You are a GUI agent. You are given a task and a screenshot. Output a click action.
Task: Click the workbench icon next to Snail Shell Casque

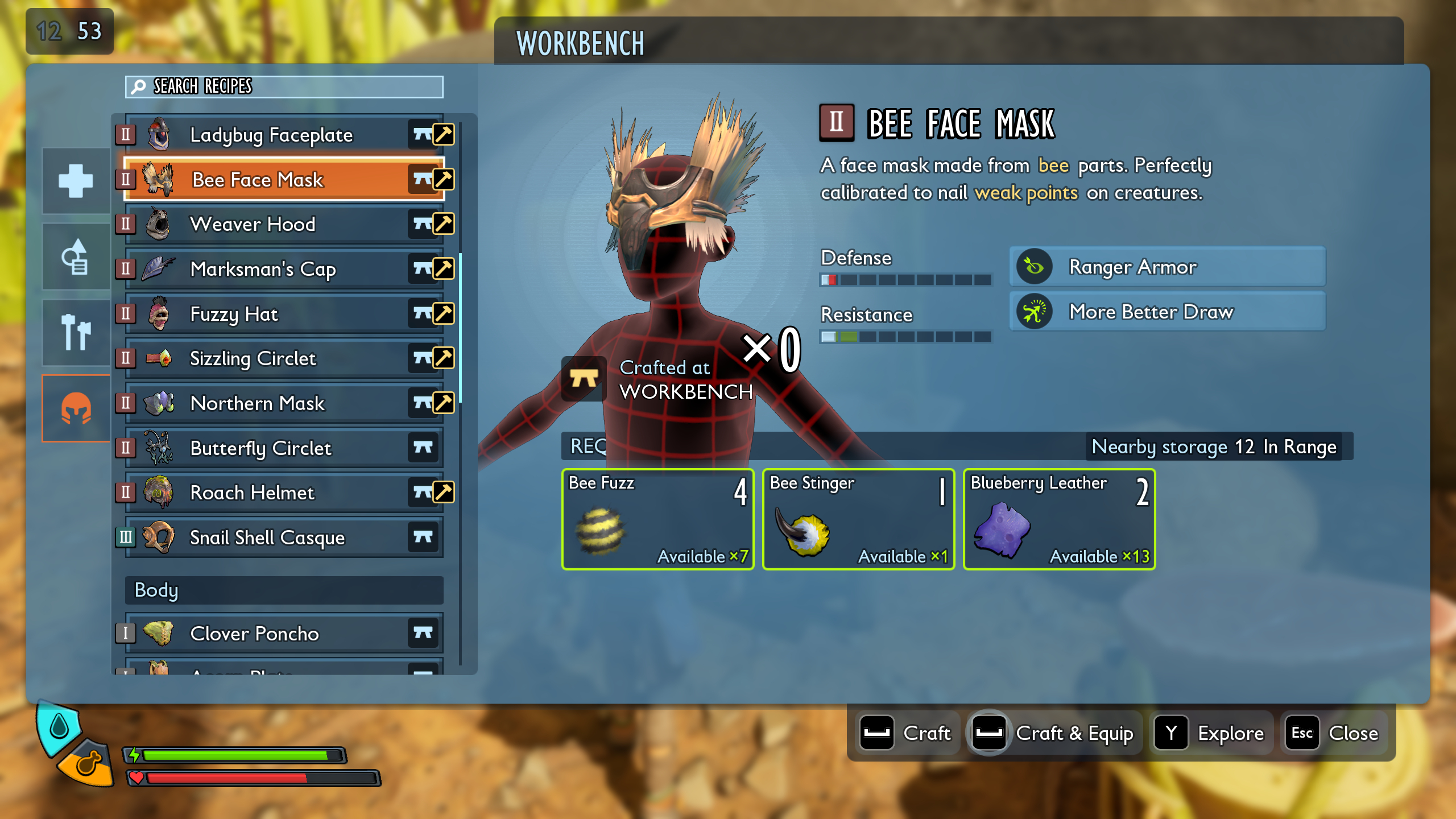(x=423, y=537)
